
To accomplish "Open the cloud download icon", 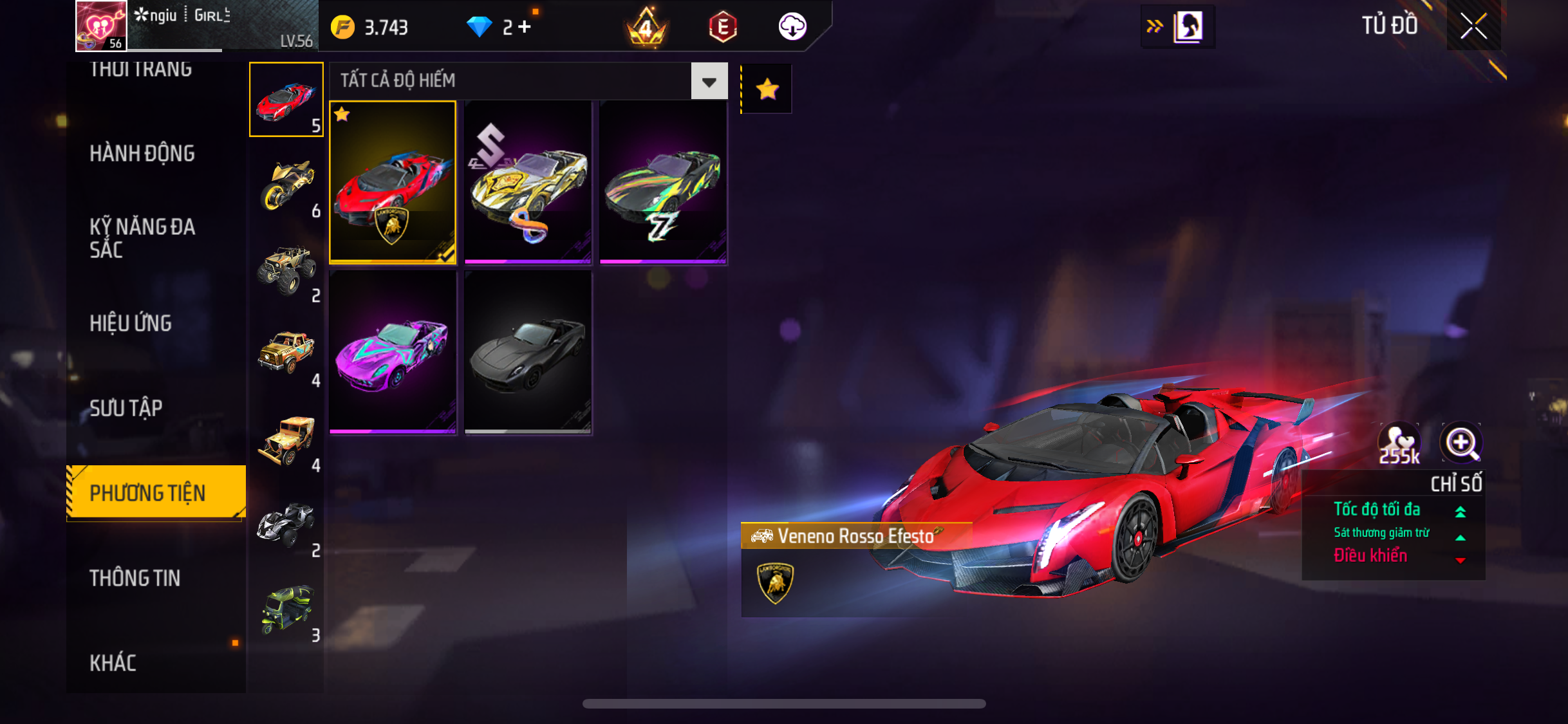I will click(792, 27).
